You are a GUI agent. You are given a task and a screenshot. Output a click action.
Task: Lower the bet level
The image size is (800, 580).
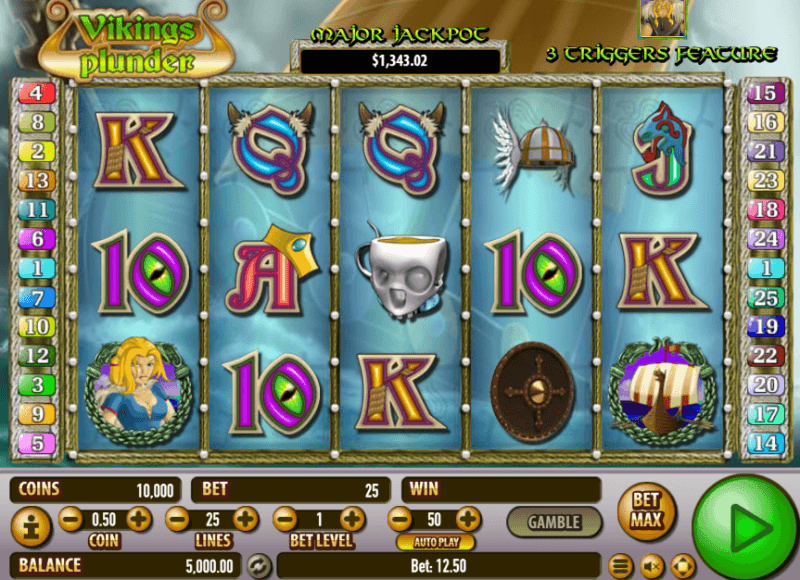285,519
